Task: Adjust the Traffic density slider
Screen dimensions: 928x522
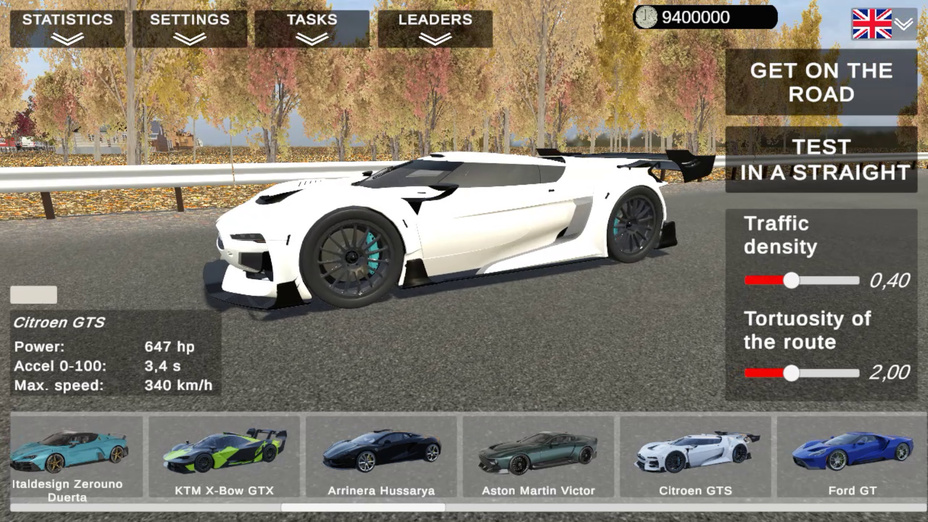Action: pos(791,281)
